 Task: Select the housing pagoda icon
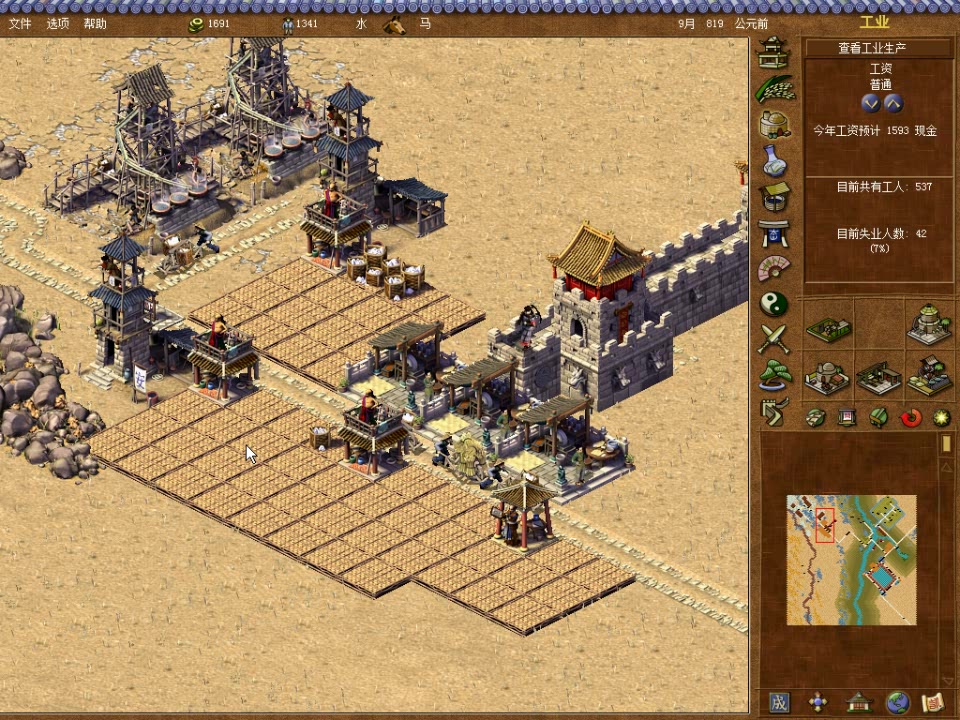773,50
